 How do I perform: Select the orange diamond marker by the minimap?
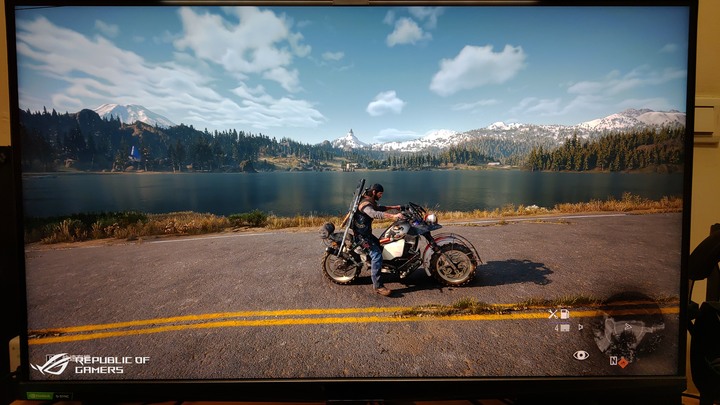pyautogui.click(x=623, y=362)
